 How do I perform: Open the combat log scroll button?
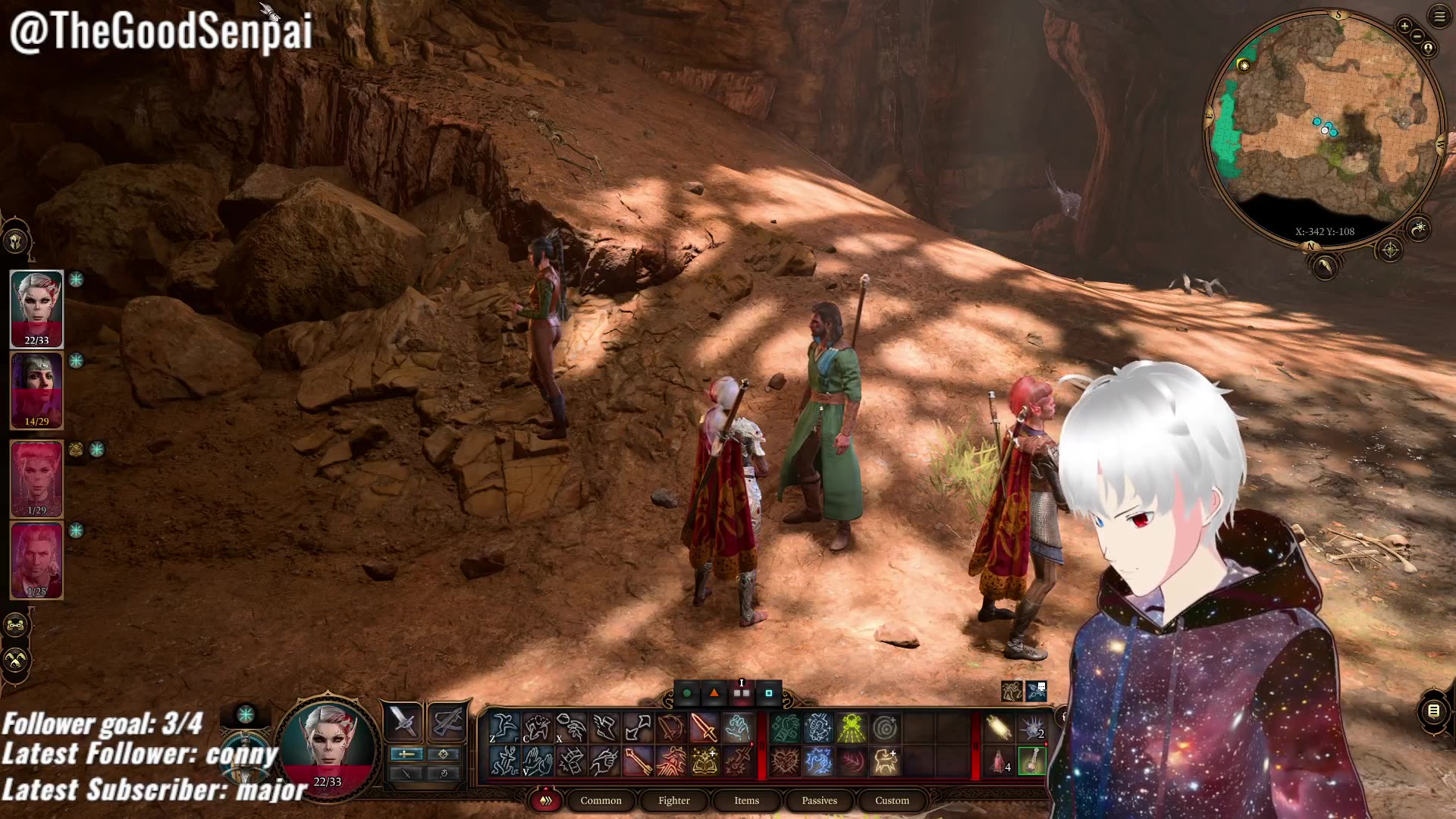click(1433, 711)
